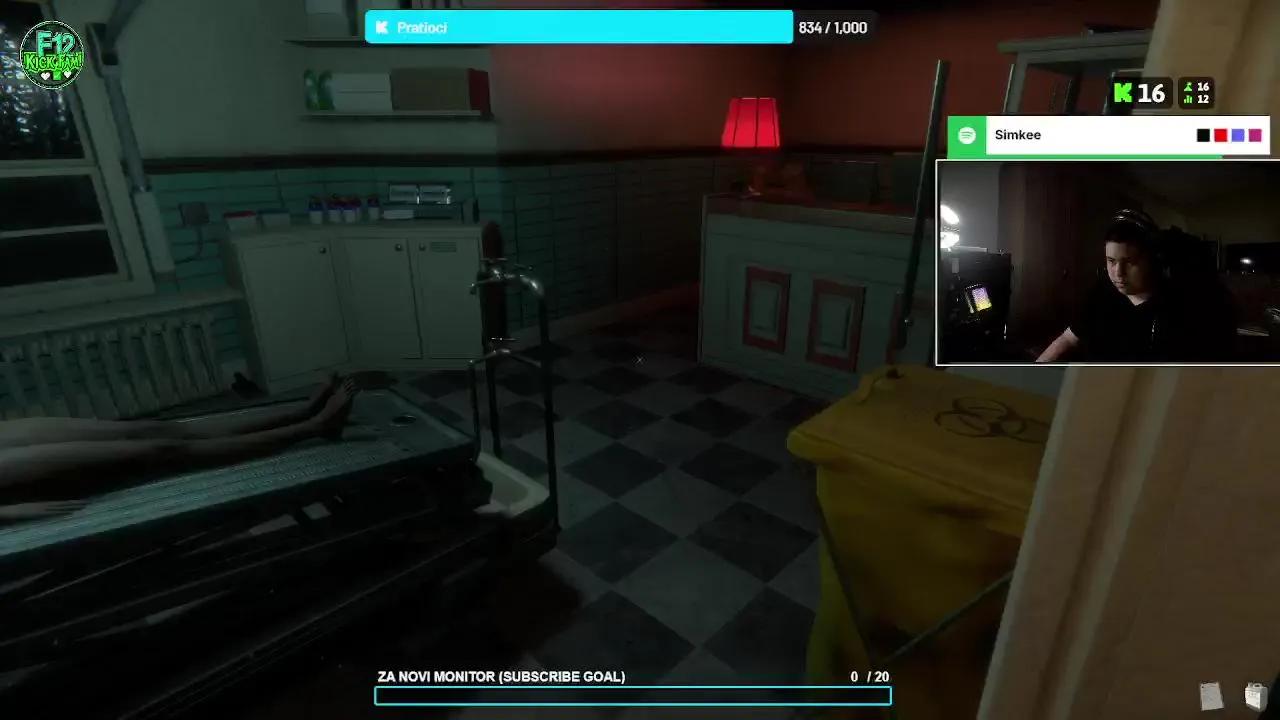Click the Kick logo in the Pratioci bar
Screen dimensions: 1280x720
pyautogui.click(x=381, y=27)
